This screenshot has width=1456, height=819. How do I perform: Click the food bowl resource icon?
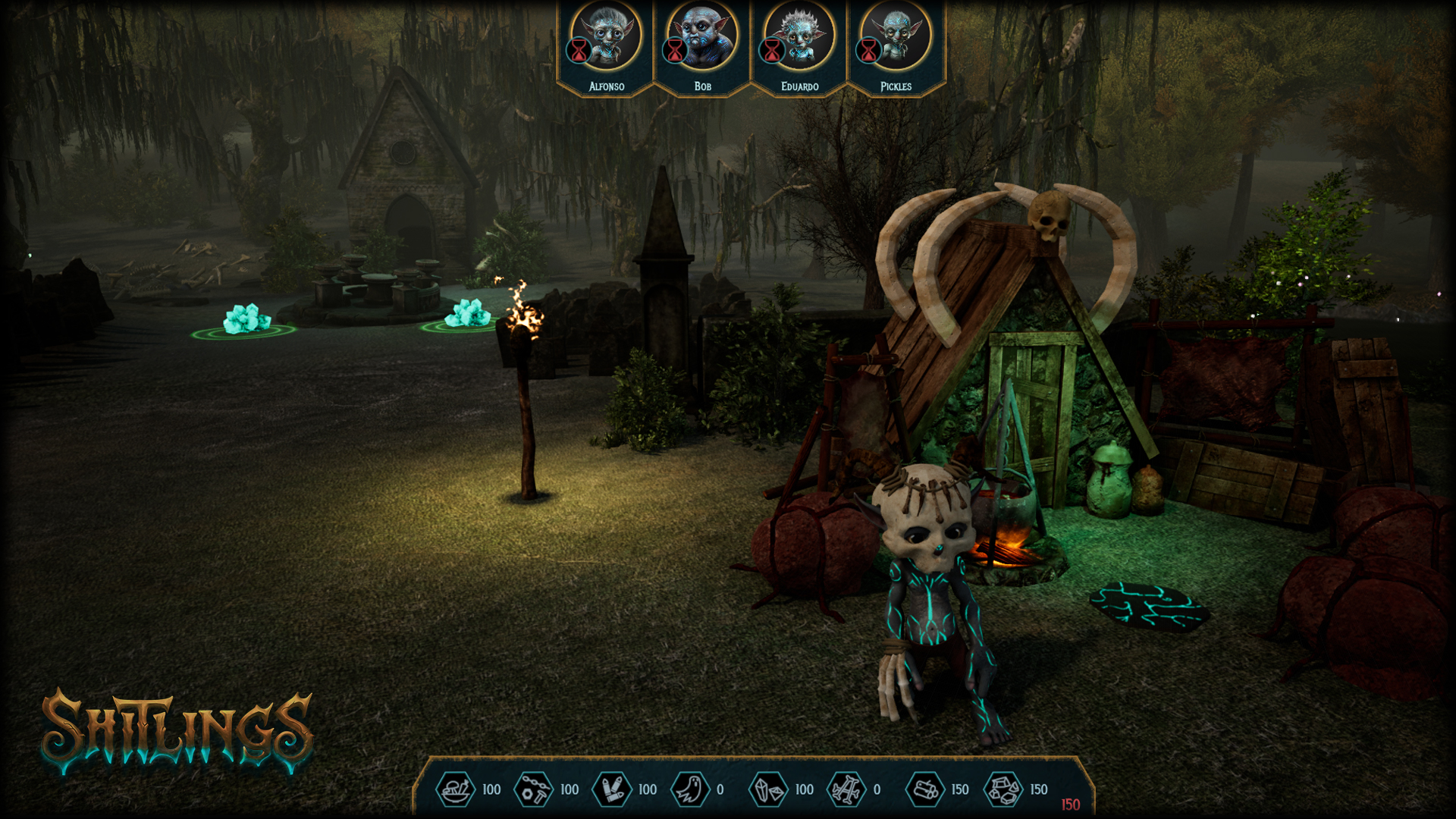pos(456,789)
